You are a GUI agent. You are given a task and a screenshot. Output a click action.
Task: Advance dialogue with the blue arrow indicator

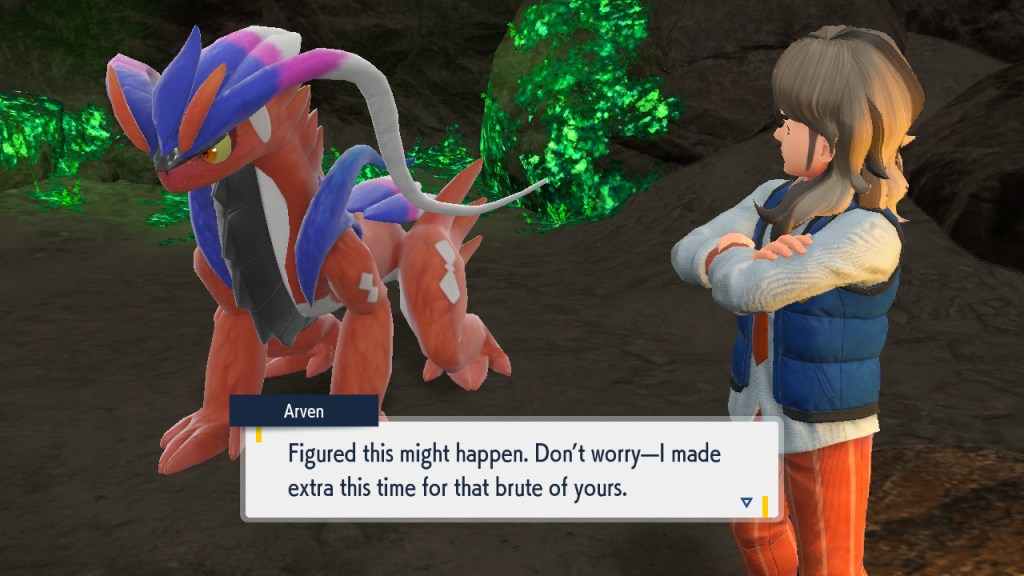click(746, 502)
